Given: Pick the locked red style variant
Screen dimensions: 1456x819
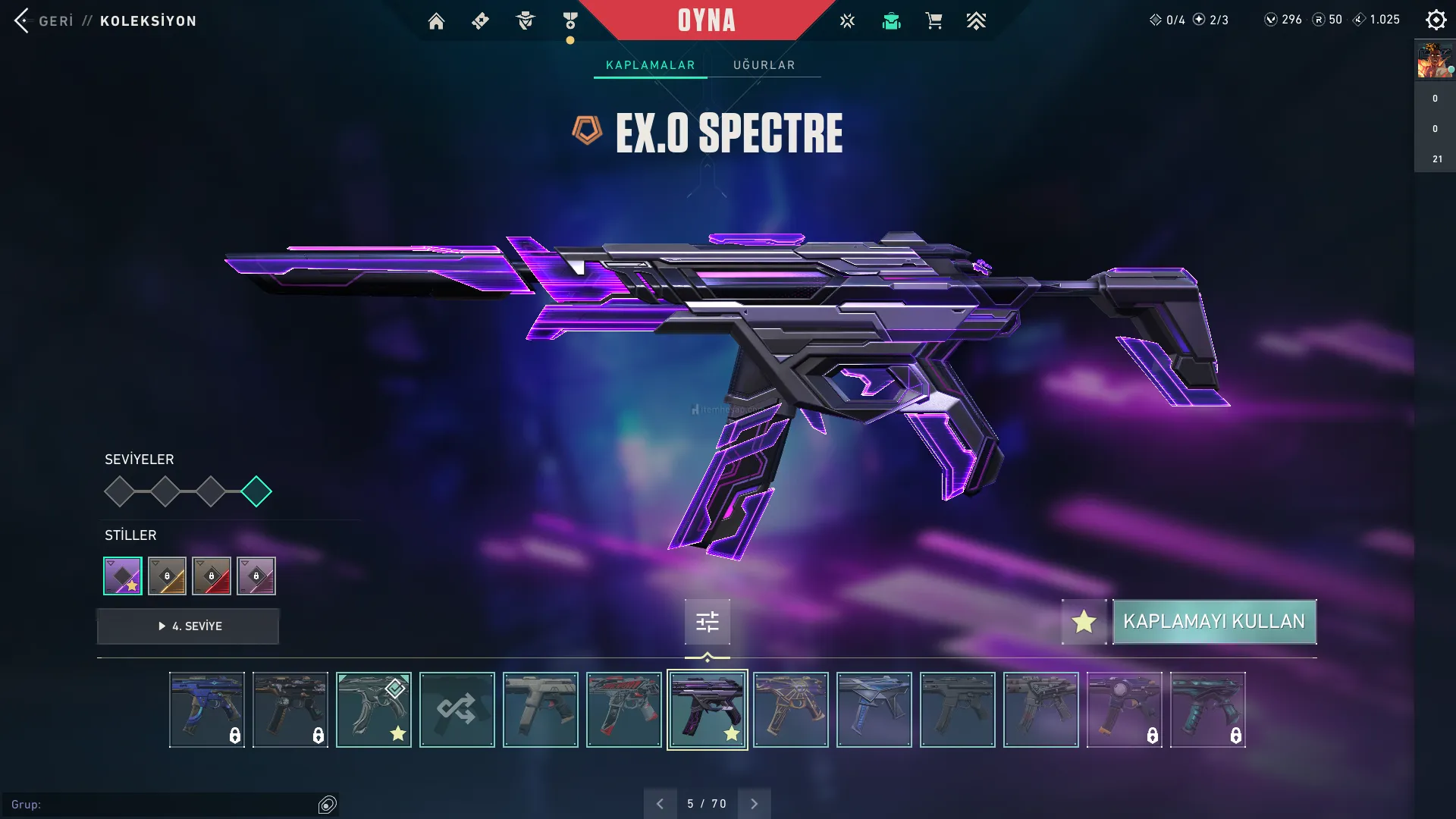Looking at the screenshot, I should pyautogui.click(x=212, y=576).
